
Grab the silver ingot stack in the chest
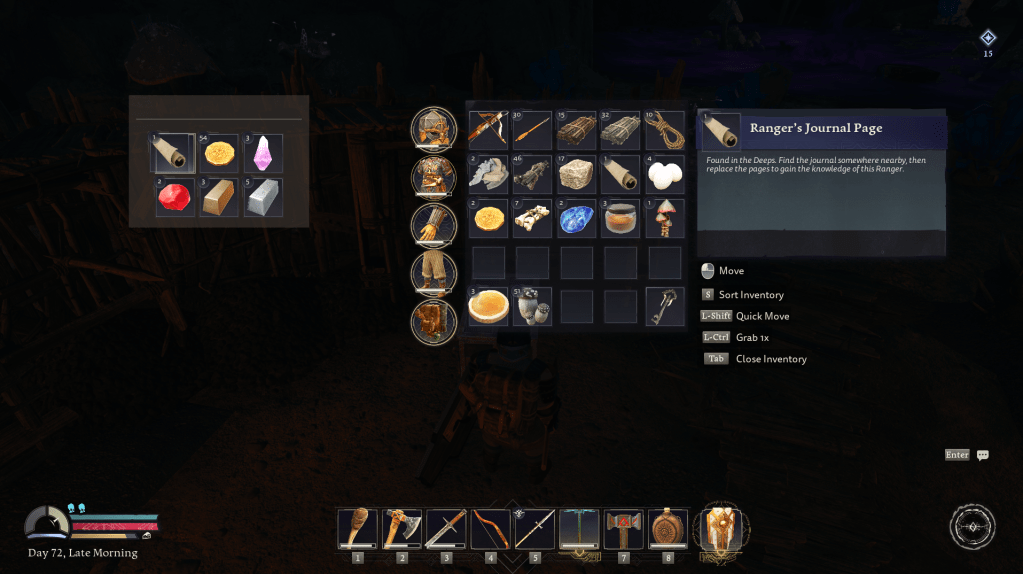pos(263,197)
